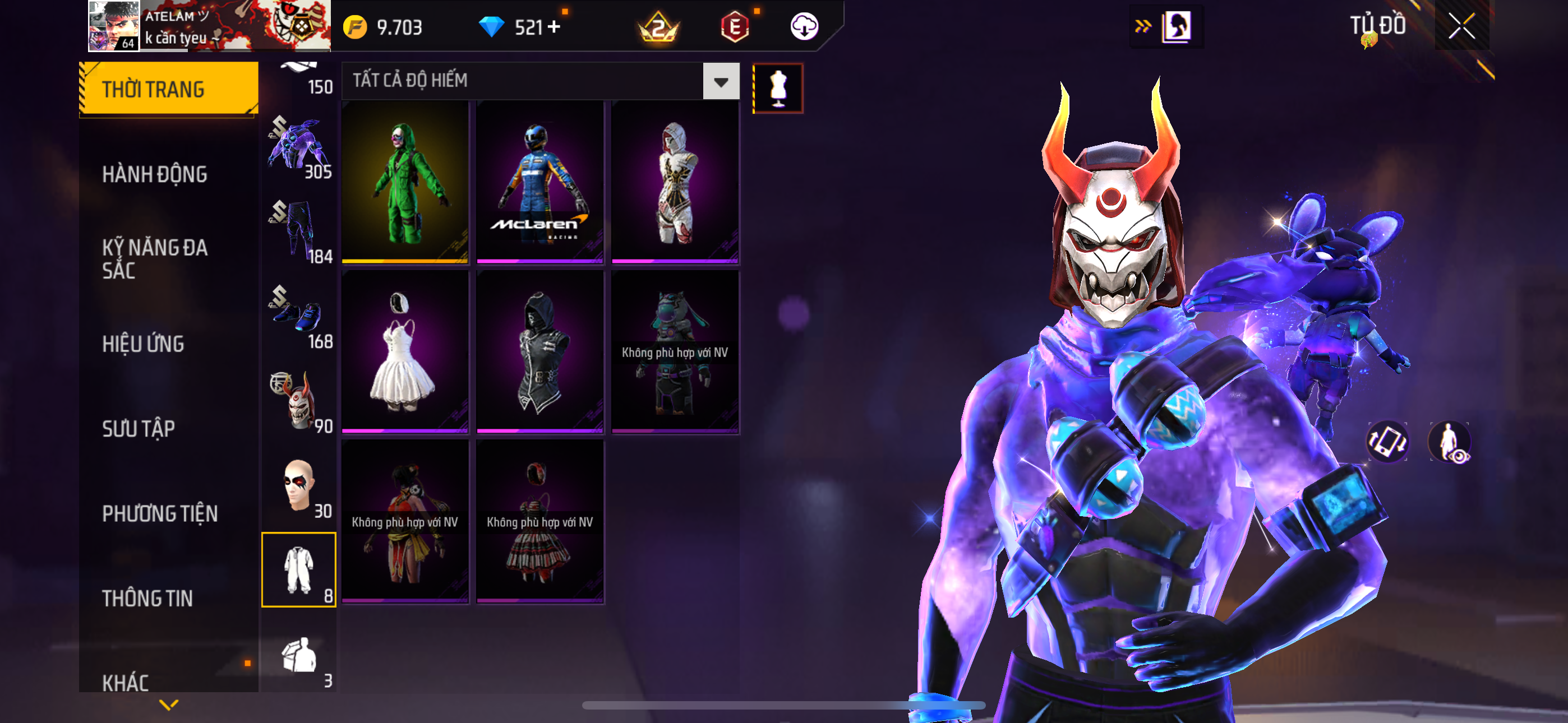Click the mannequin preview button

[777, 89]
